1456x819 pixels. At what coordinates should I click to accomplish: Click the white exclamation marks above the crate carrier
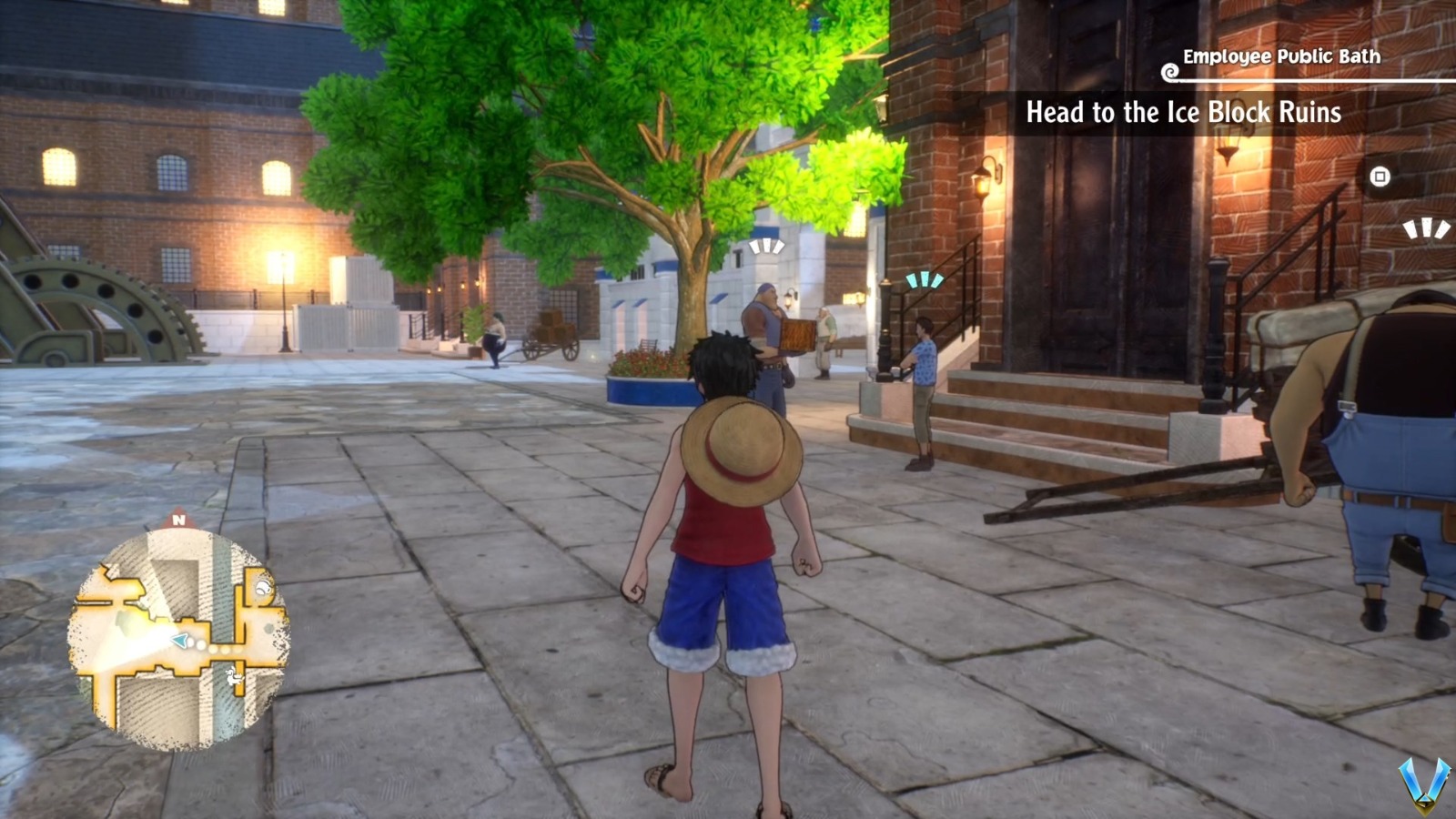coord(769,244)
